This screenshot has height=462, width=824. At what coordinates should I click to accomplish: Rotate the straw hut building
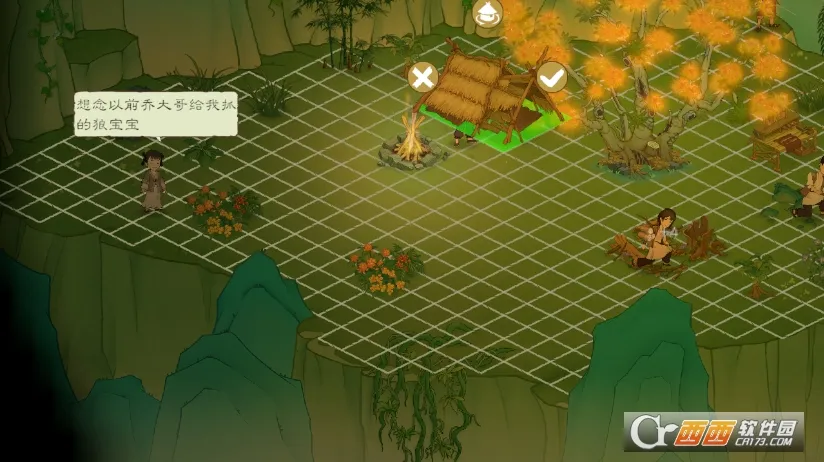(x=487, y=14)
